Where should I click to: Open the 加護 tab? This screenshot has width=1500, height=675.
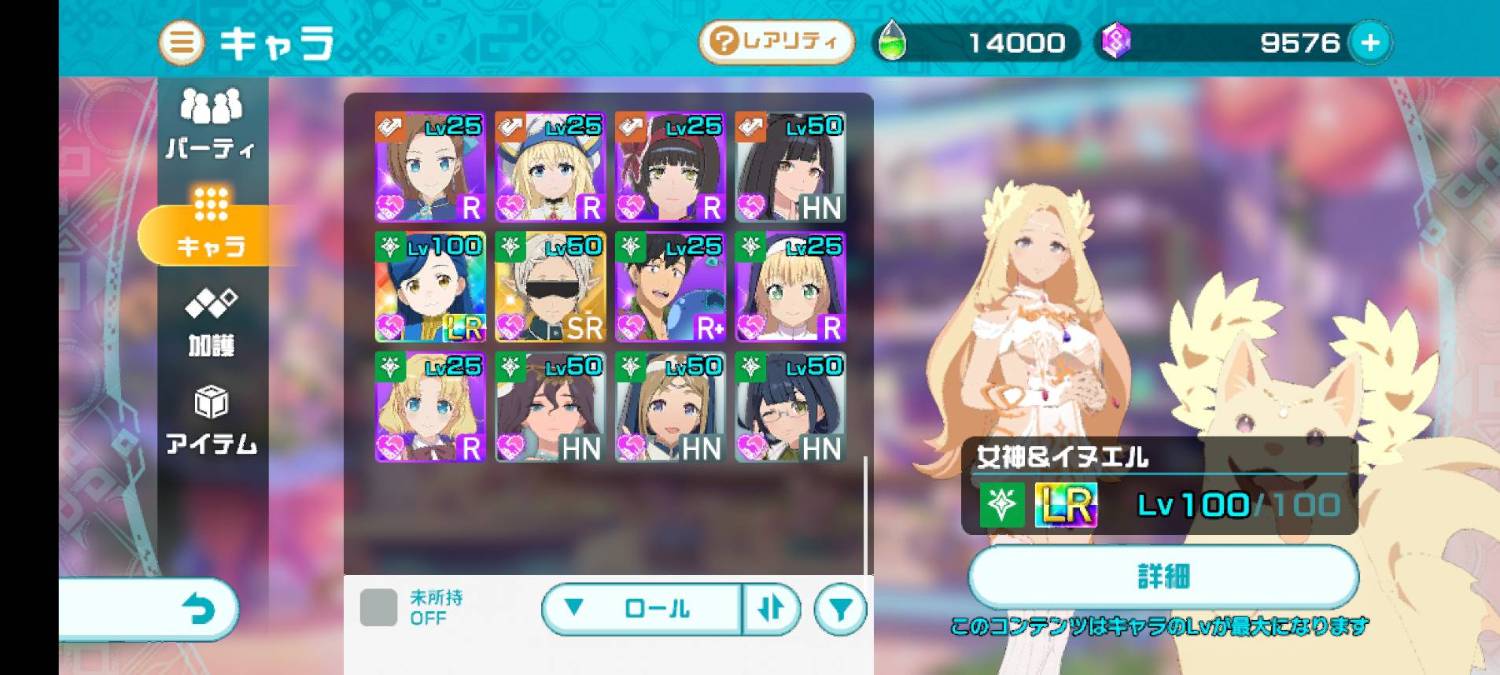point(211,322)
